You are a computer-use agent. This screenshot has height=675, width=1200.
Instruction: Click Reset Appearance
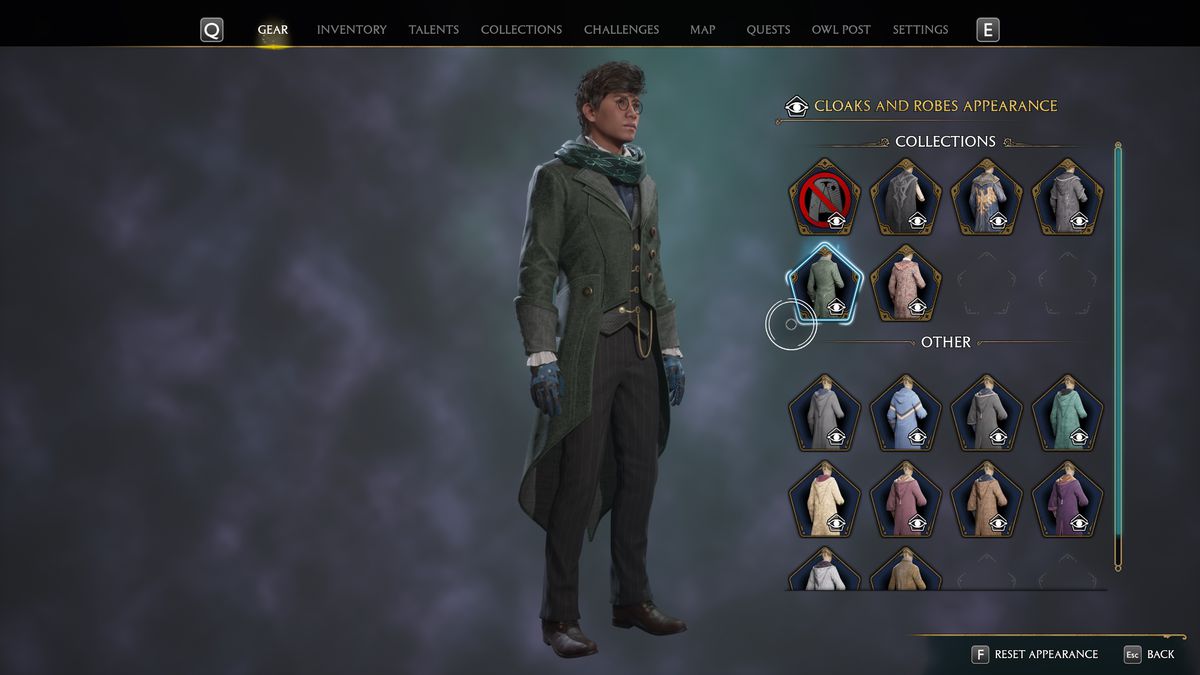(1035, 654)
